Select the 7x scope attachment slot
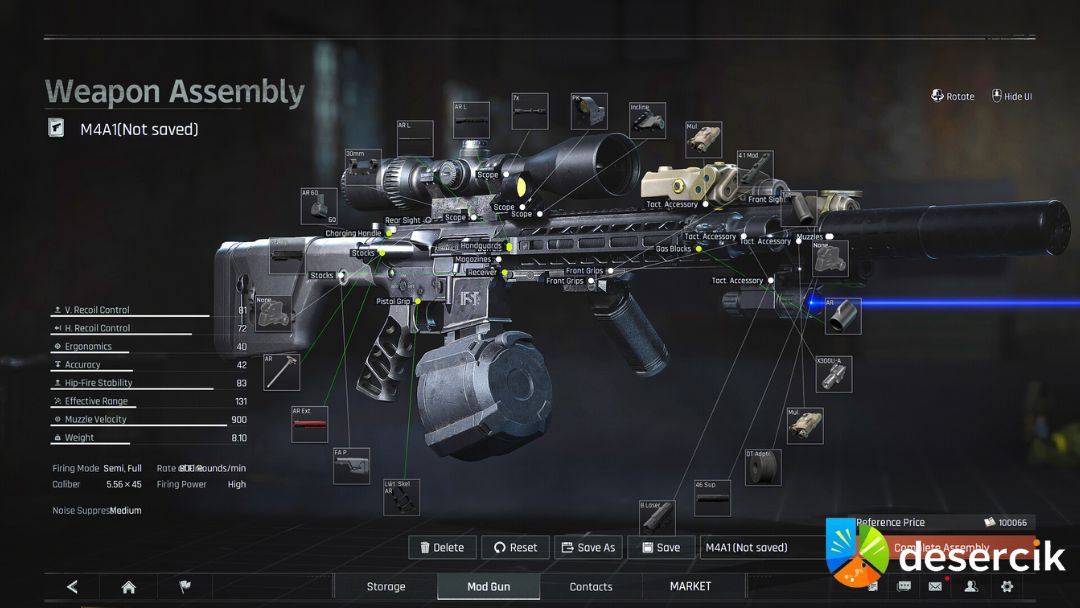Viewport: 1080px width, 608px height. pos(529,112)
